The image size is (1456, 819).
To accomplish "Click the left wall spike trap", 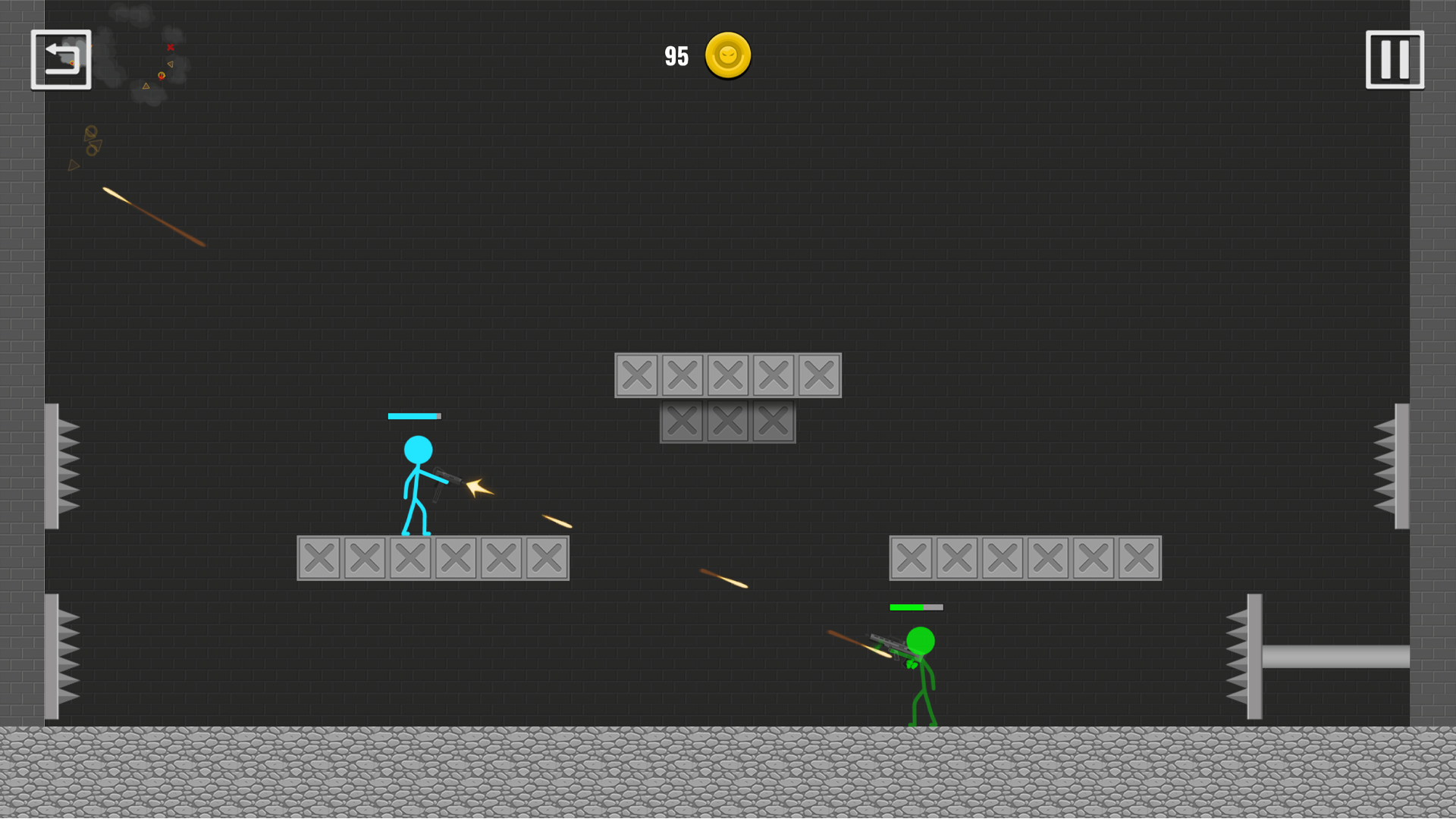I will (x=61, y=466).
